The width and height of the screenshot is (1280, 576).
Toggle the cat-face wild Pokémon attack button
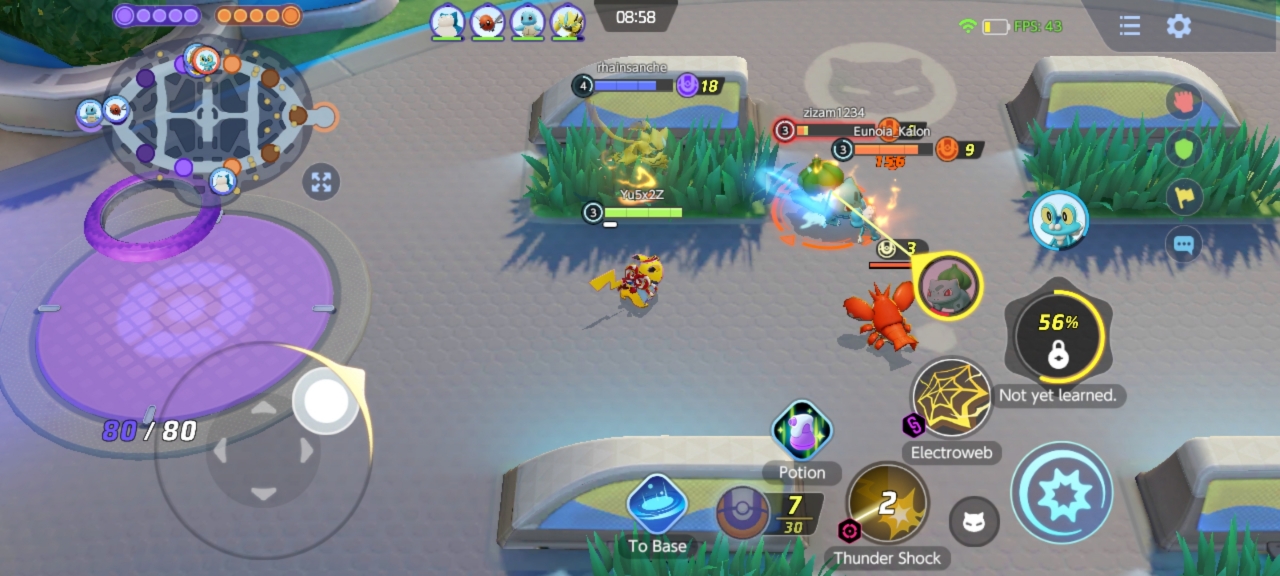click(x=973, y=521)
